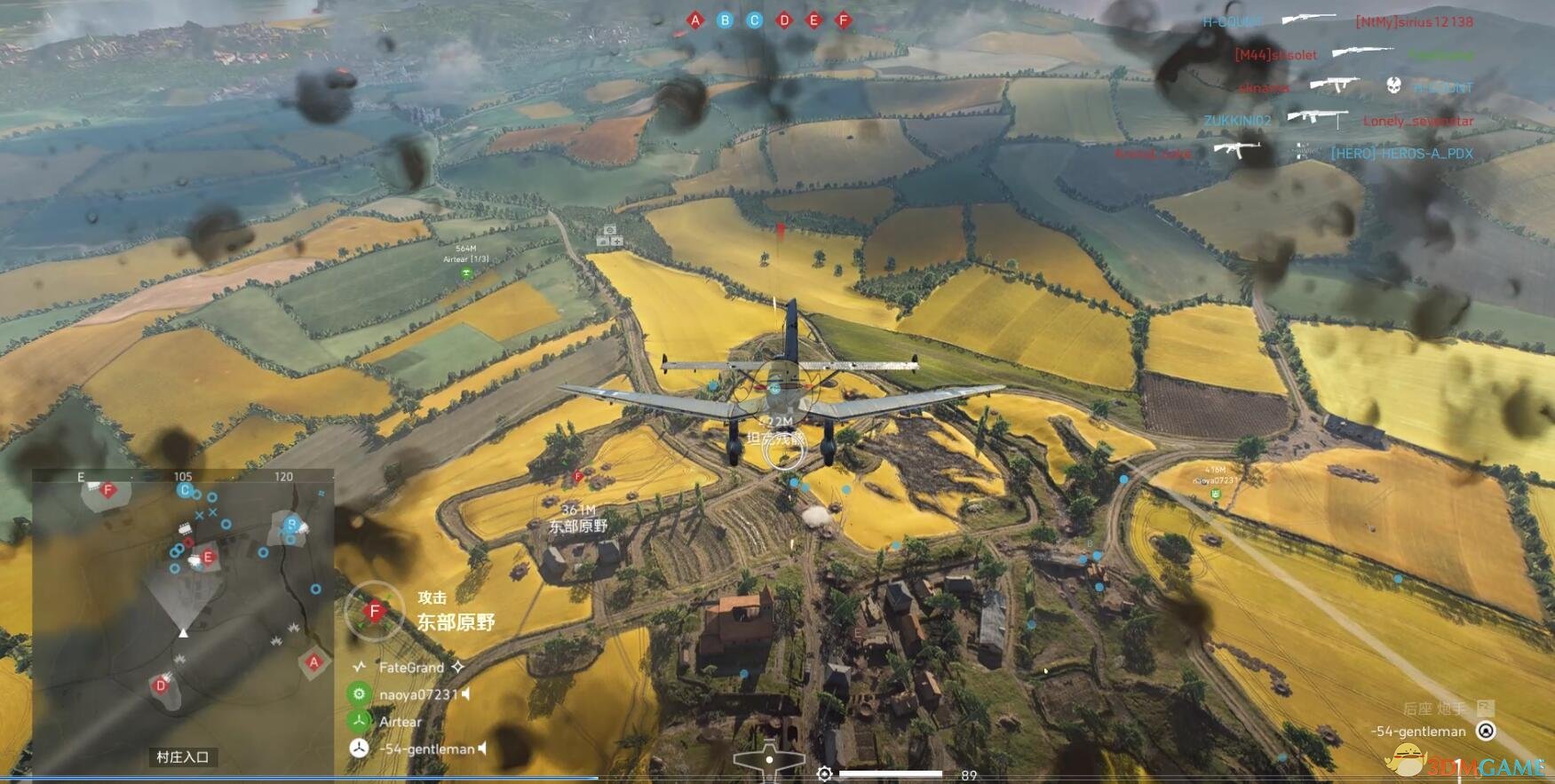1555x784 pixels.
Task: Click the 东部原野 361M objective marker
Action: 578,519
